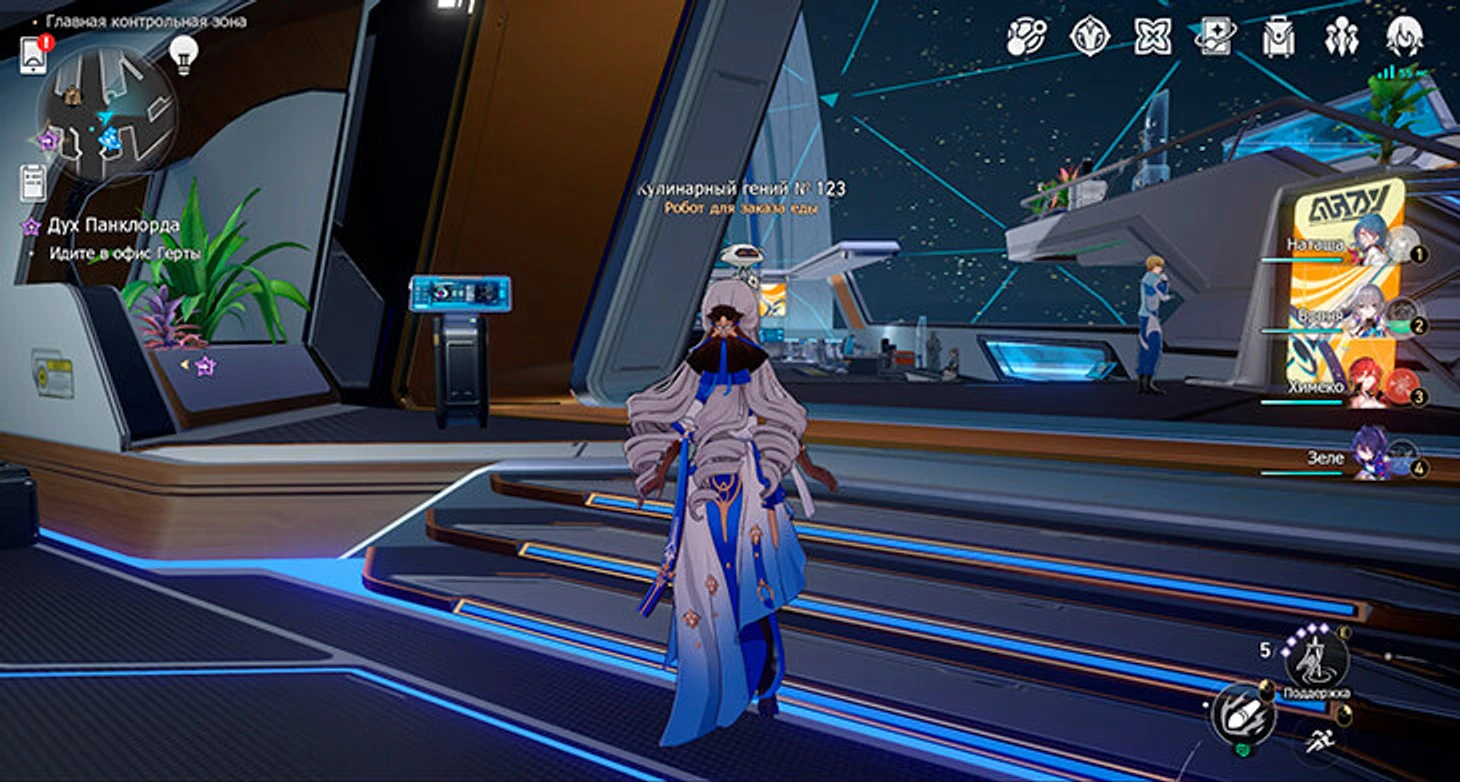This screenshot has height=782, width=1460.
Task: Open the clipboard mission log icon
Action: point(33,182)
